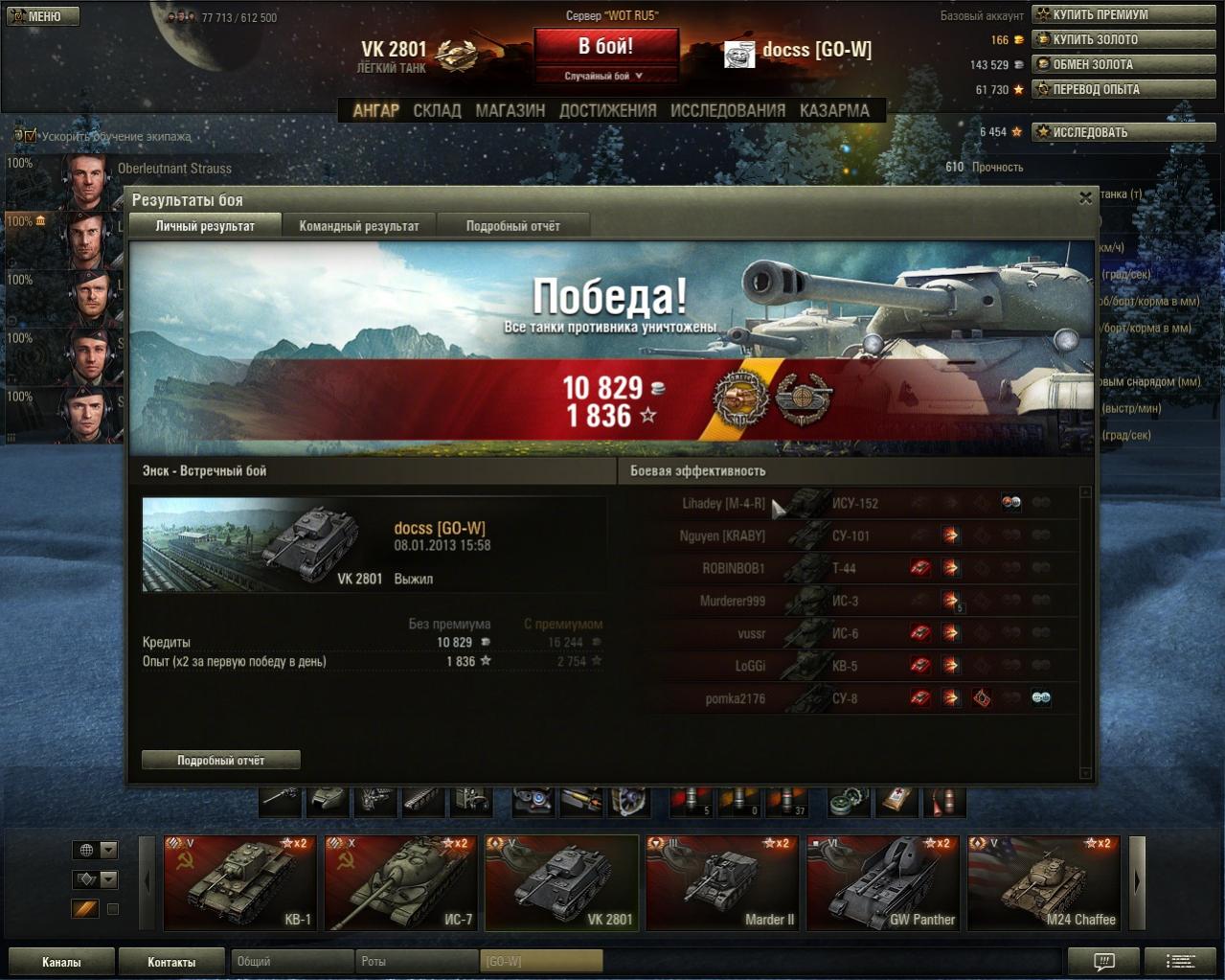Switch to the Склад section
The height and width of the screenshot is (980, 1225).
[x=437, y=111]
